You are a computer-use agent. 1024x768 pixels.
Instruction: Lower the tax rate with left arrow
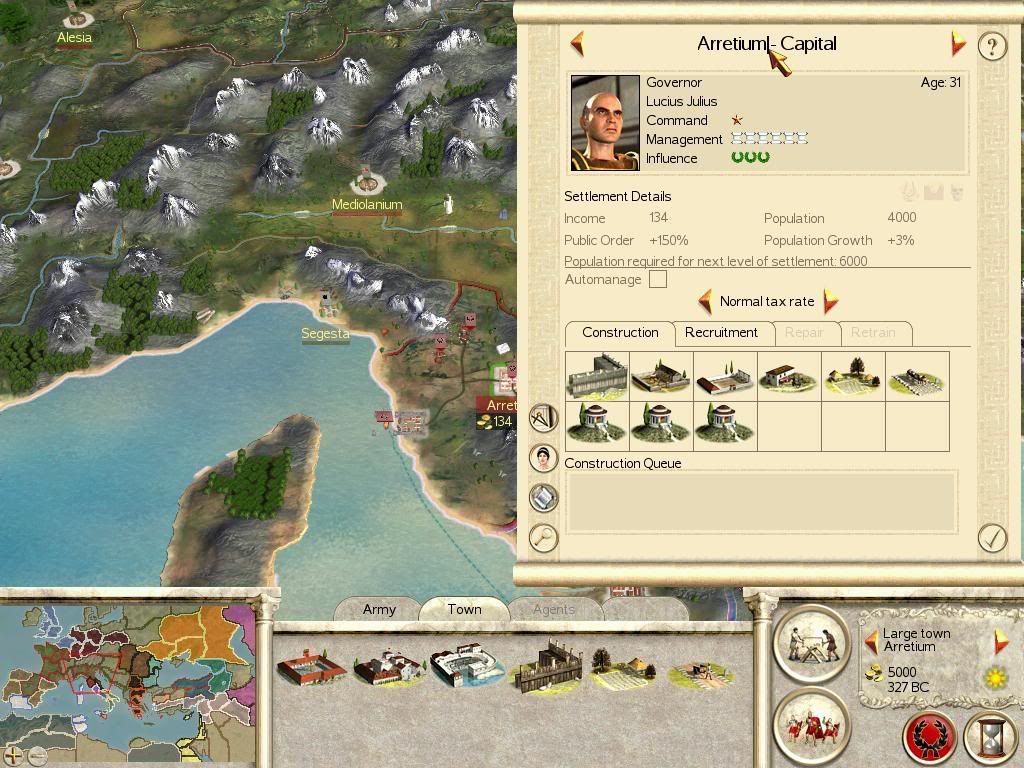[705, 301]
